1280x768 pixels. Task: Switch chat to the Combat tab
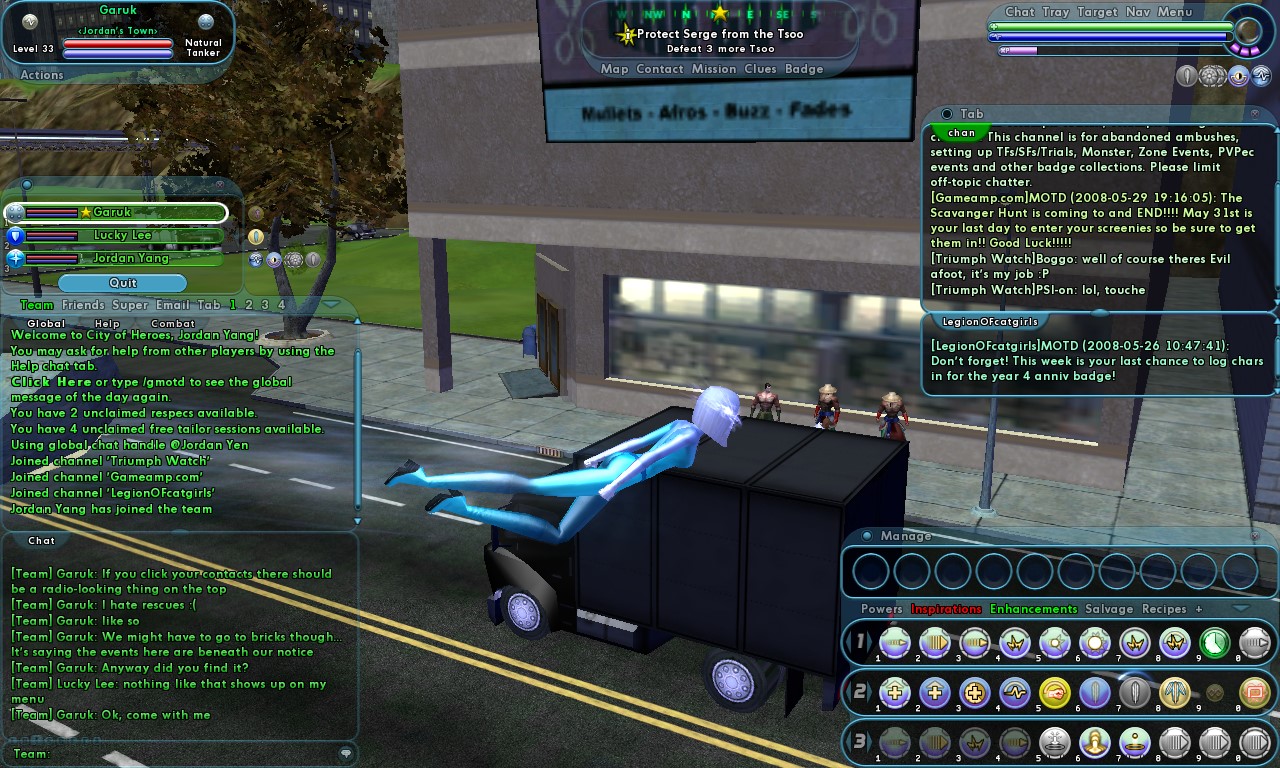[x=173, y=324]
